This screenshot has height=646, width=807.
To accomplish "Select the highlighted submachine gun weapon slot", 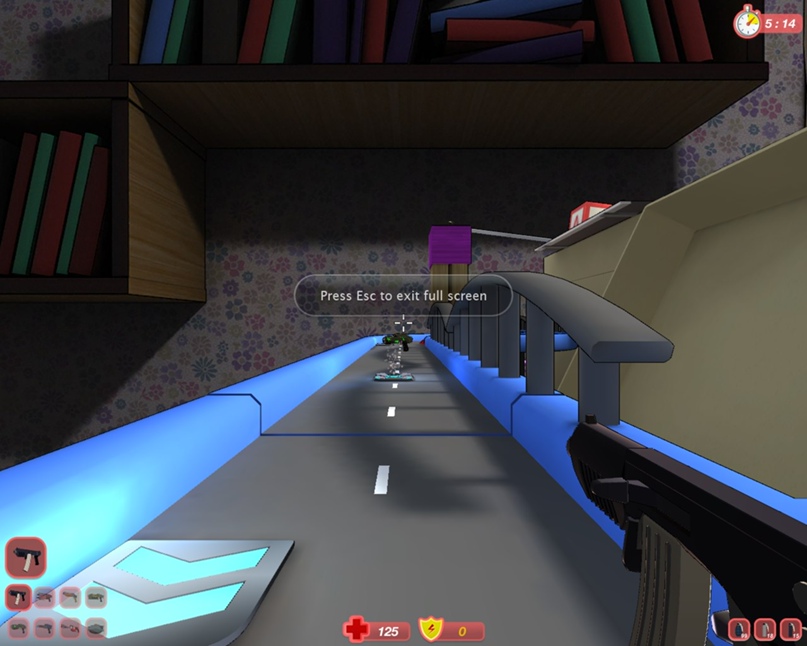I will pos(18,598).
